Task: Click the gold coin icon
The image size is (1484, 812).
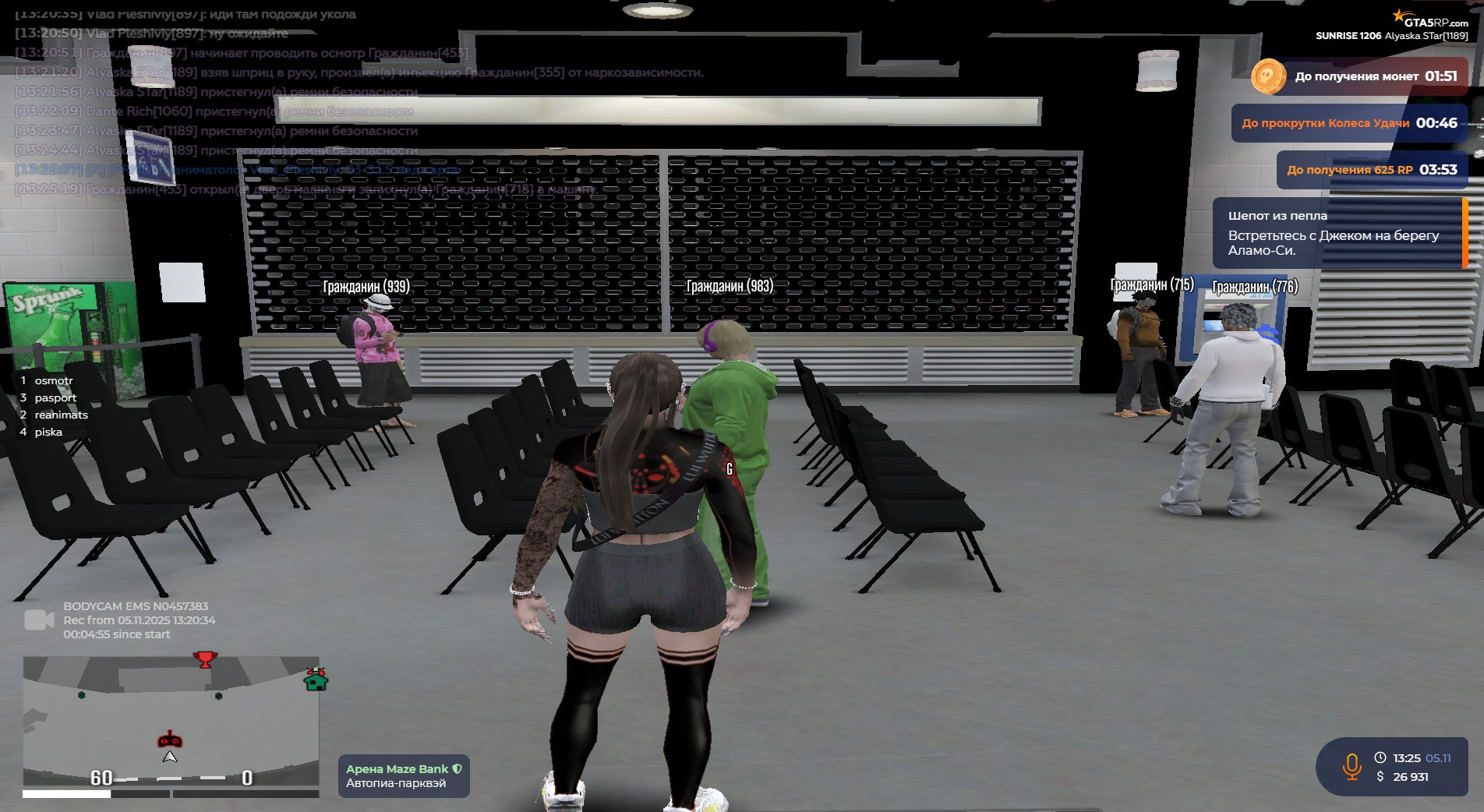Action: coord(1268,76)
